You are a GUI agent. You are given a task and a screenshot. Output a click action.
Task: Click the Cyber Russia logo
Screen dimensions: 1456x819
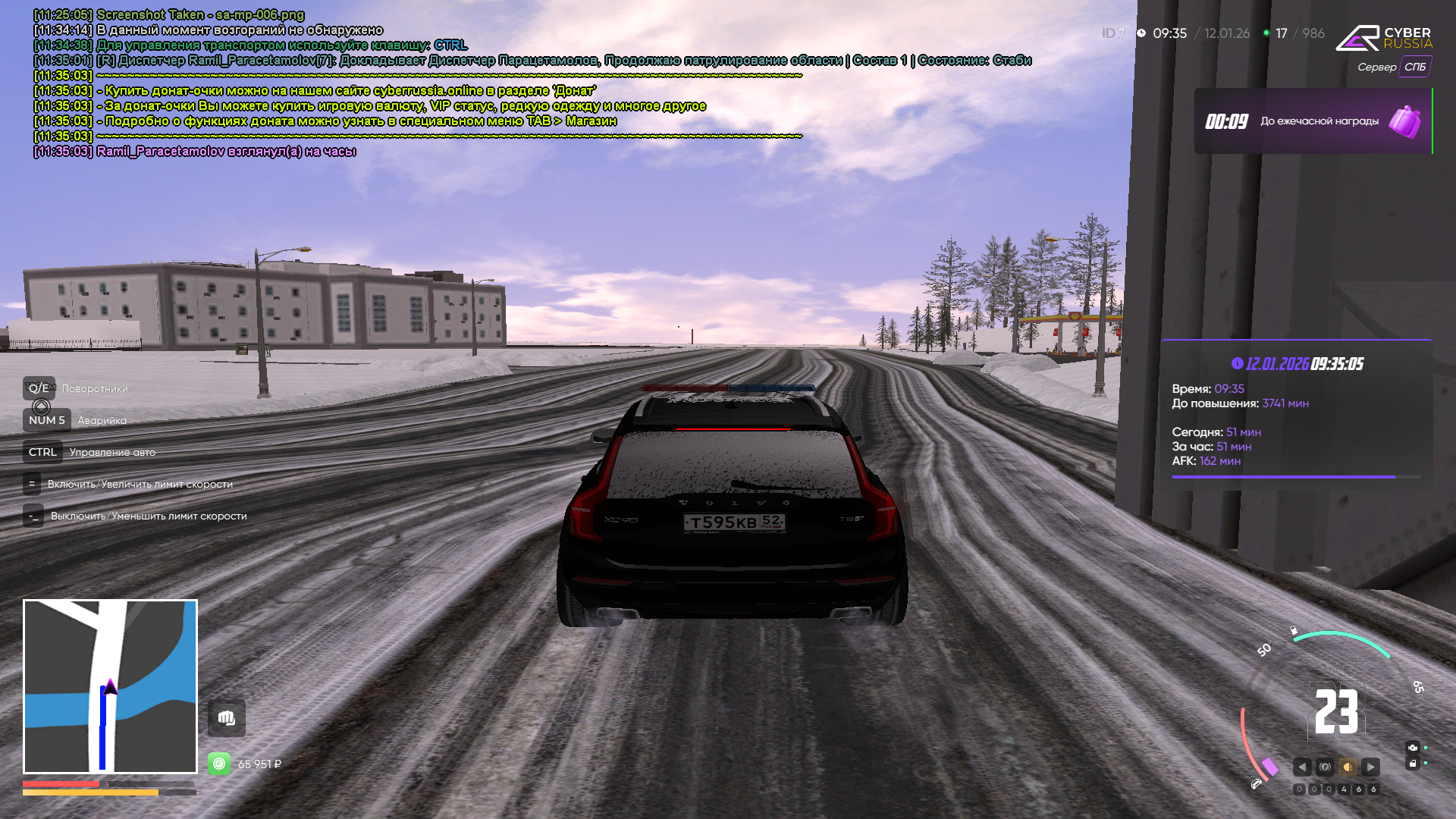1383,38
